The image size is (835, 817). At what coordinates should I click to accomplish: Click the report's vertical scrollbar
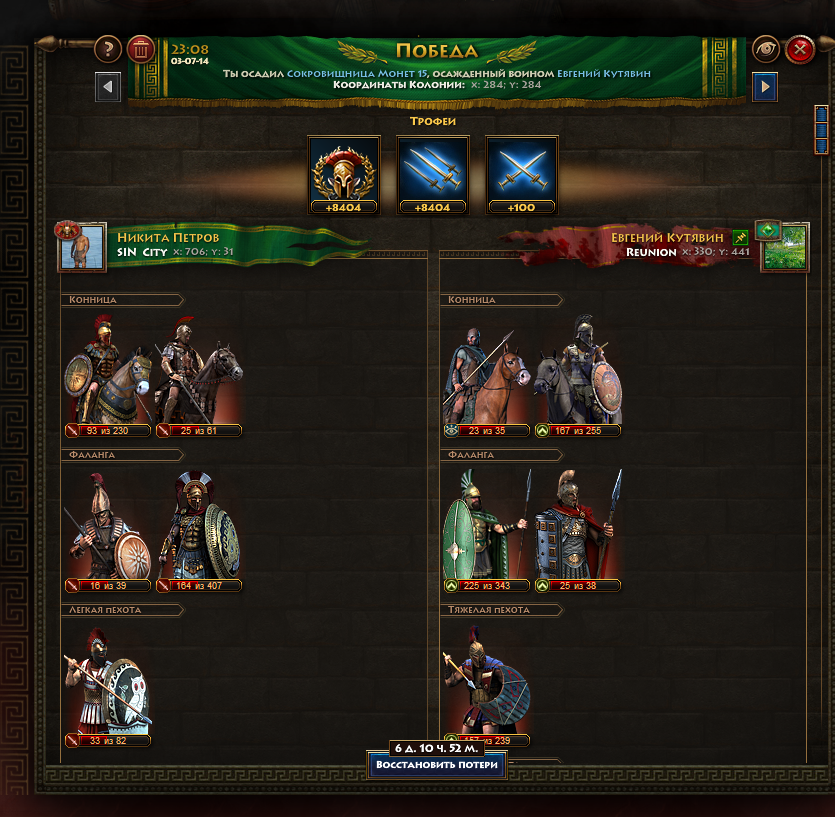point(821,128)
